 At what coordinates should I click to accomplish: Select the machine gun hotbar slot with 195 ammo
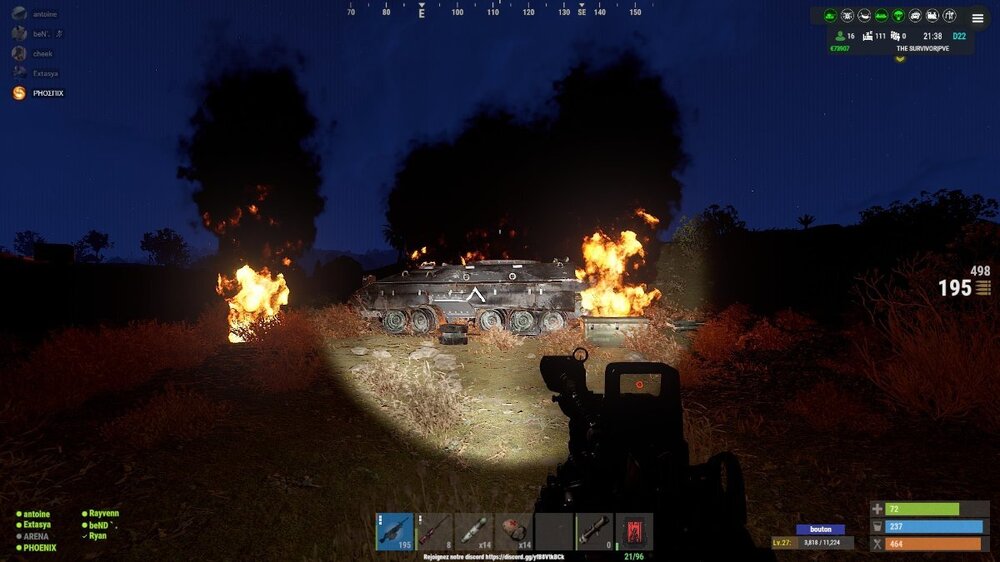[x=394, y=531]
